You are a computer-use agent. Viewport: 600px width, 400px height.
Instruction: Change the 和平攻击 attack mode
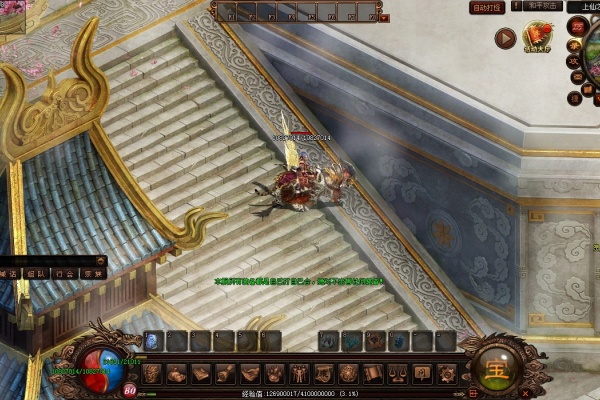[x=542, y=7]
